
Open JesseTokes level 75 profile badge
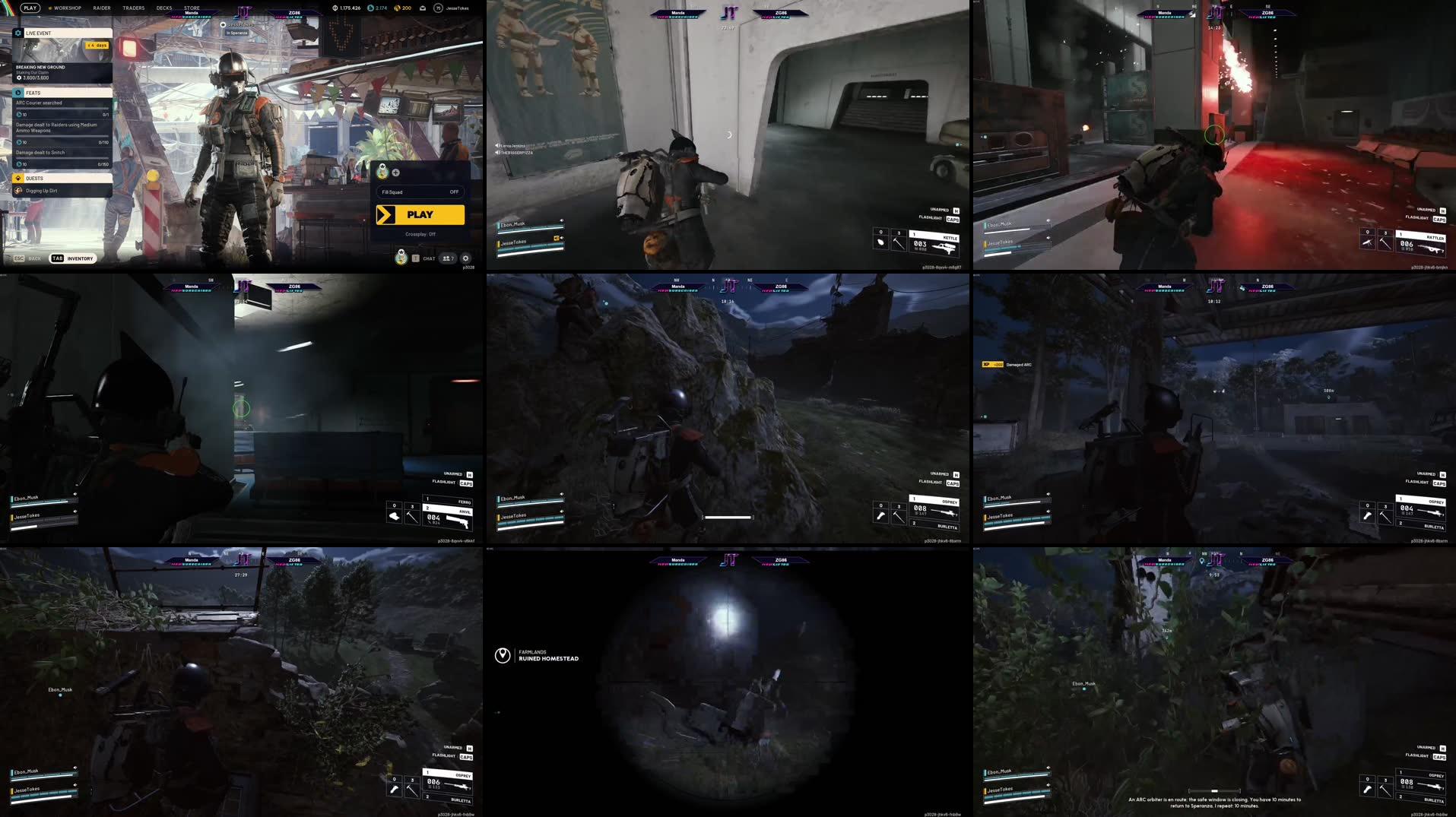point(437,8)
